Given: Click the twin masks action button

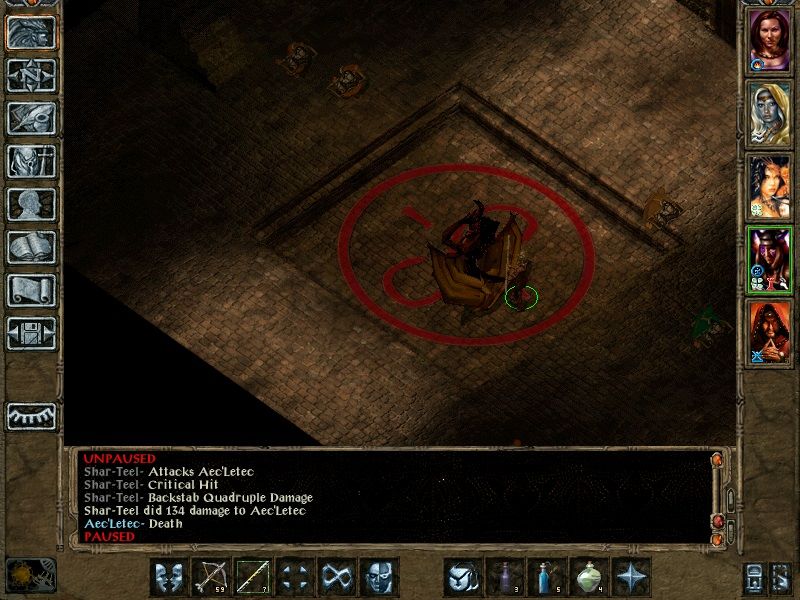Looking at the screenshot, I should [169, 577].
